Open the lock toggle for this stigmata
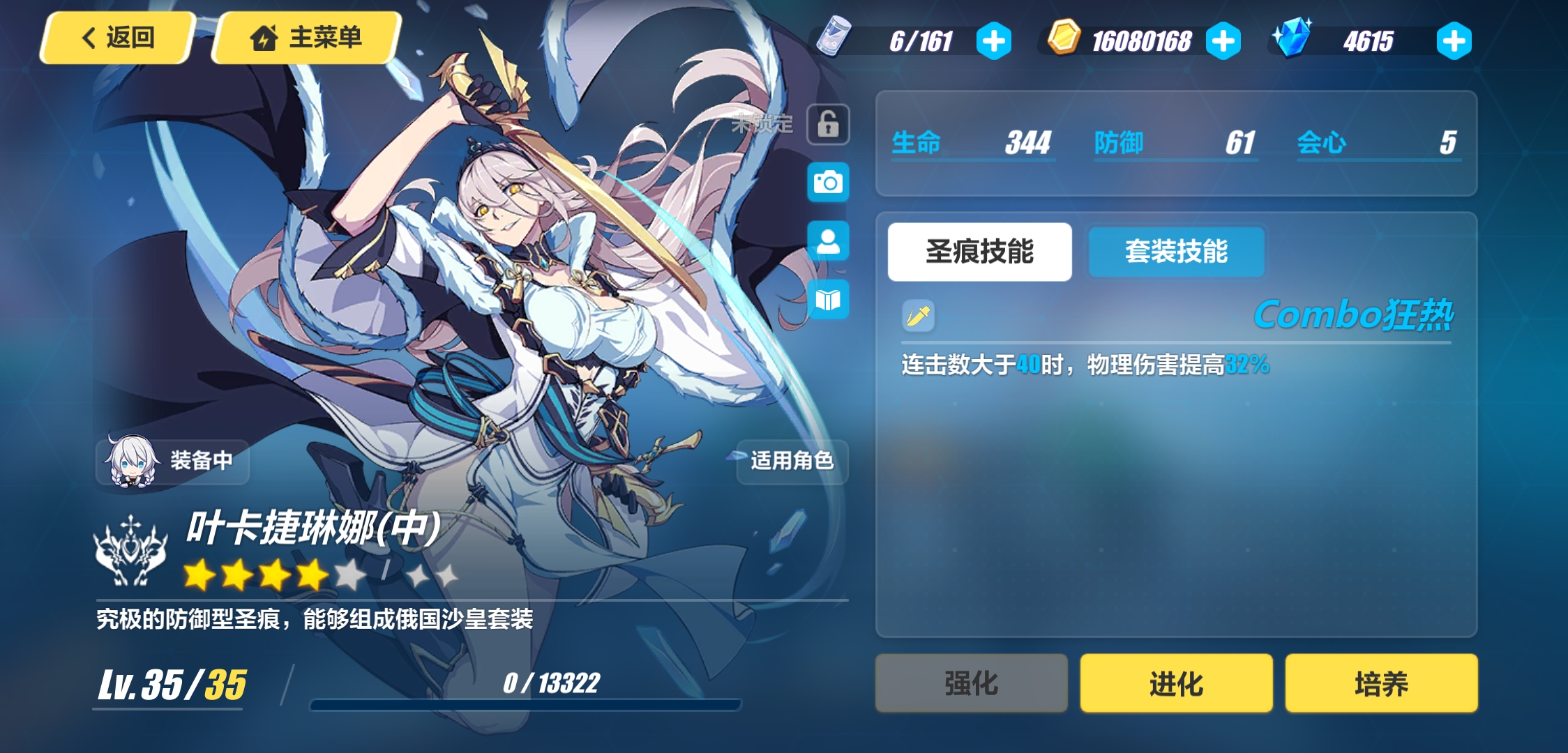Image resolution: width=1568 pixels, height=753 pixels. point(827,124)
